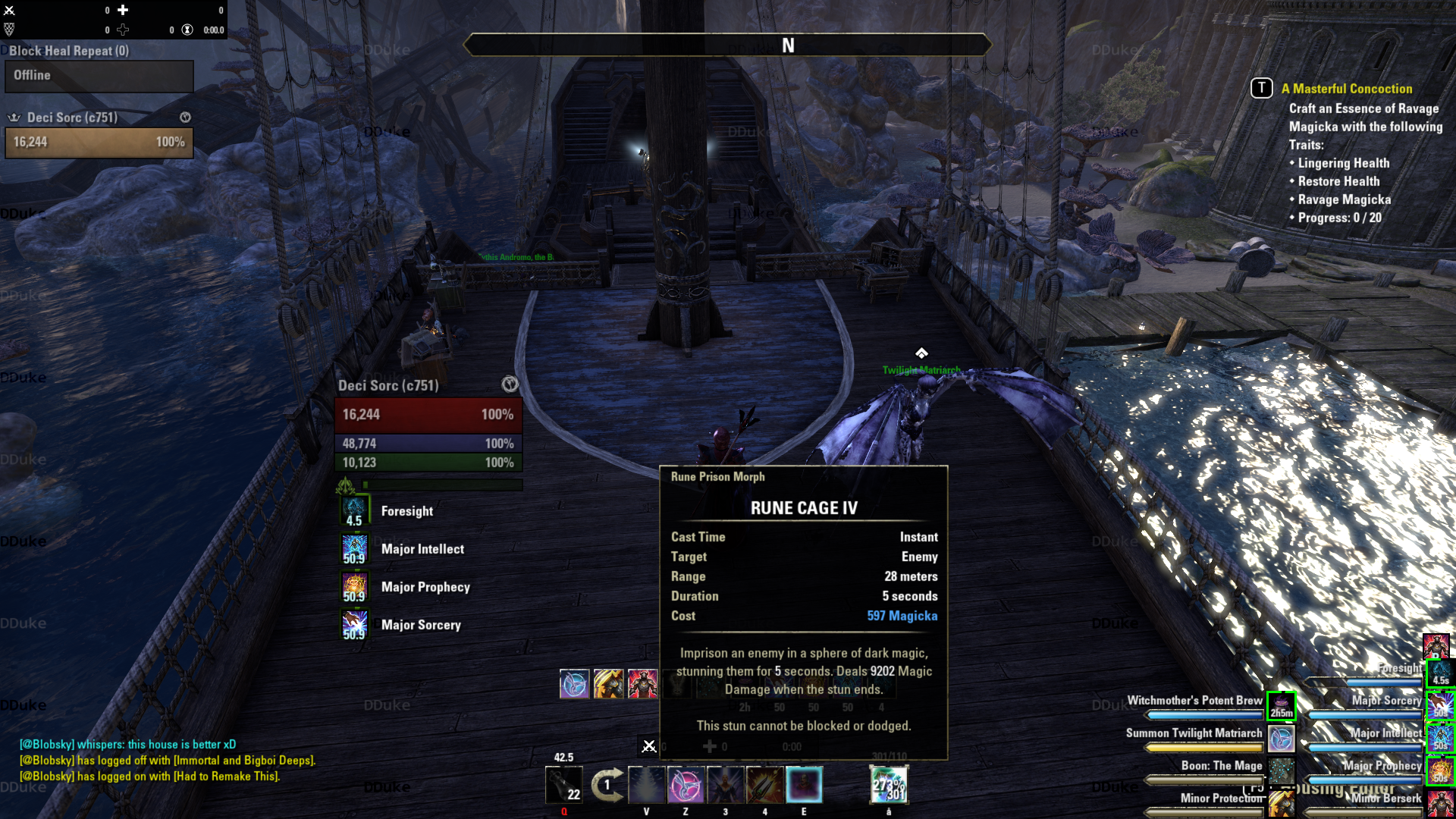Viewport: 1456px width, 819px height.
Task: Trigger the ultimate ability showing 273%
Action: click(888, 784)
